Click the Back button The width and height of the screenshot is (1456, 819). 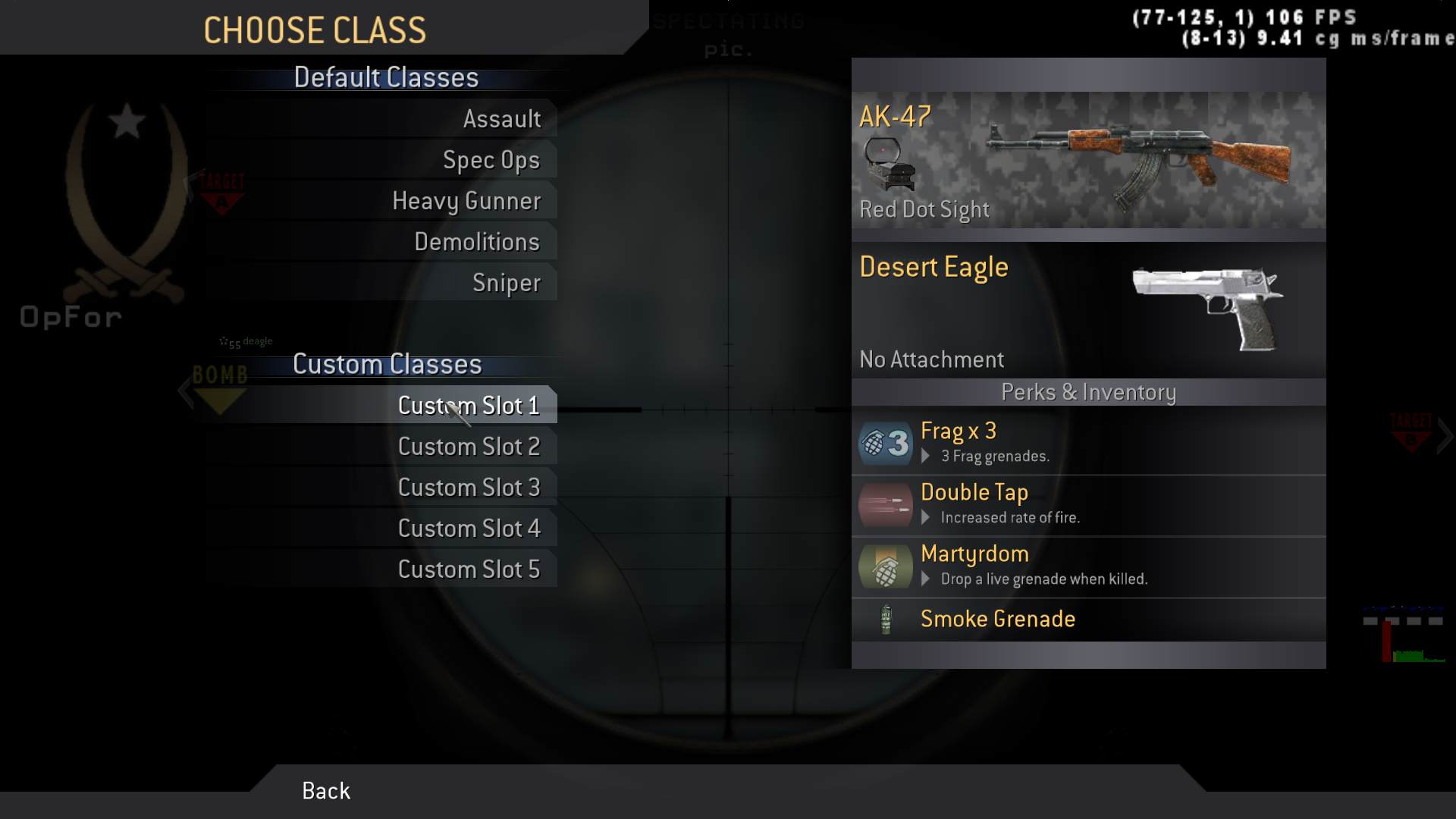(x=325, y=791)
